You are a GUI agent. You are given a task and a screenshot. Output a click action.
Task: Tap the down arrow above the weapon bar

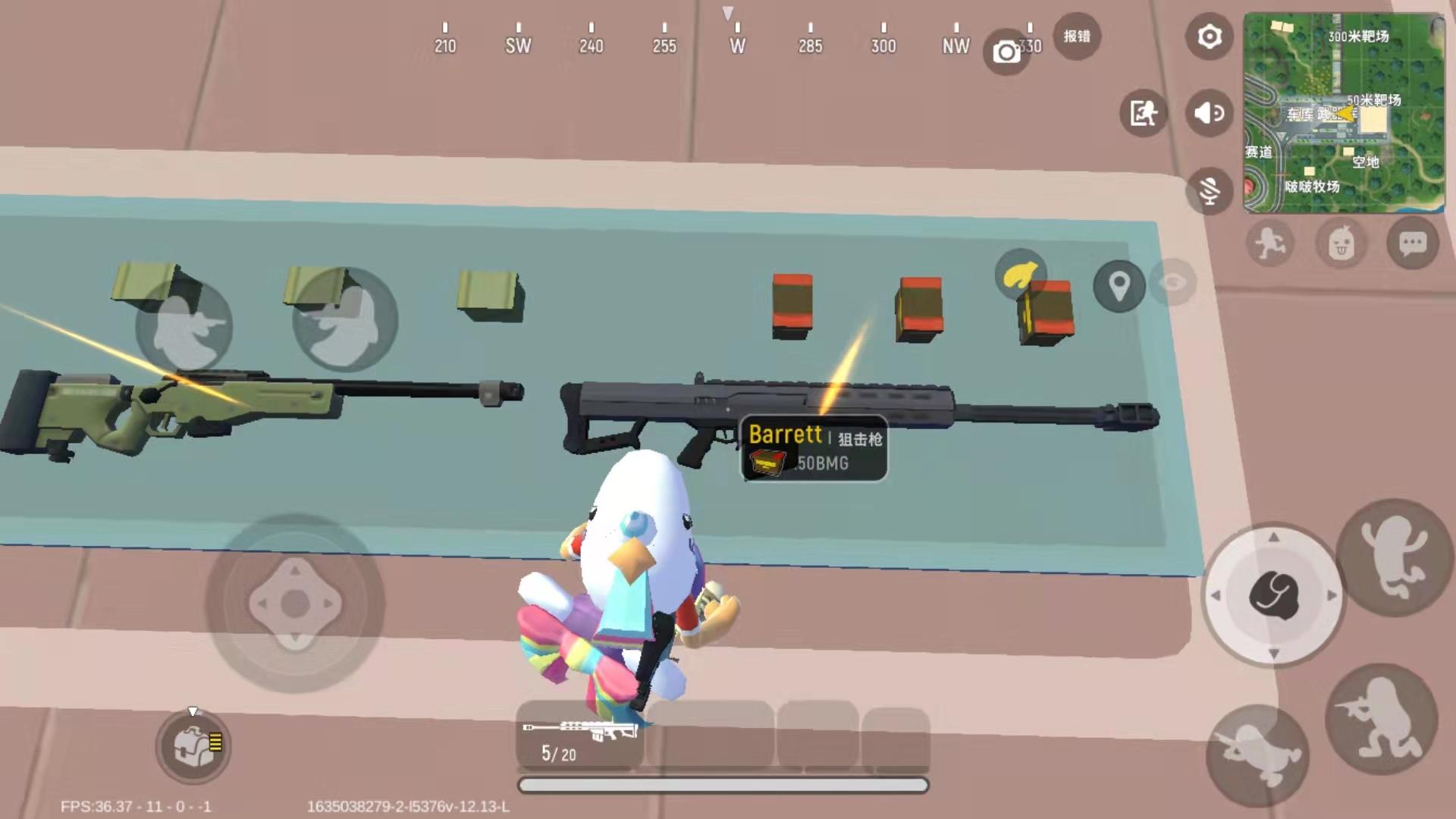click(193, 711)
